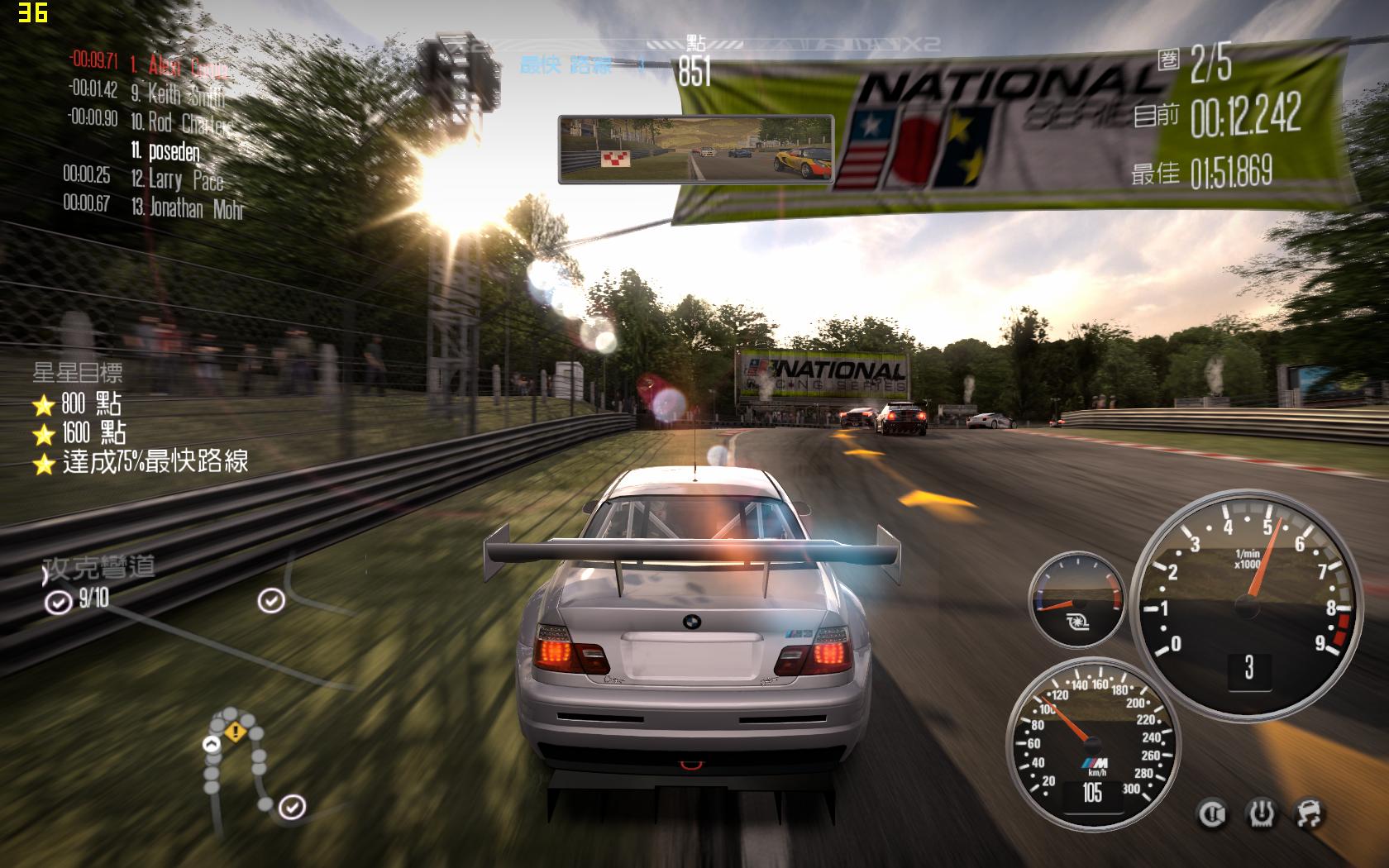1389x868 pixels.
Task: Select the yellow warning marker on track map
Action: point(235,731)
